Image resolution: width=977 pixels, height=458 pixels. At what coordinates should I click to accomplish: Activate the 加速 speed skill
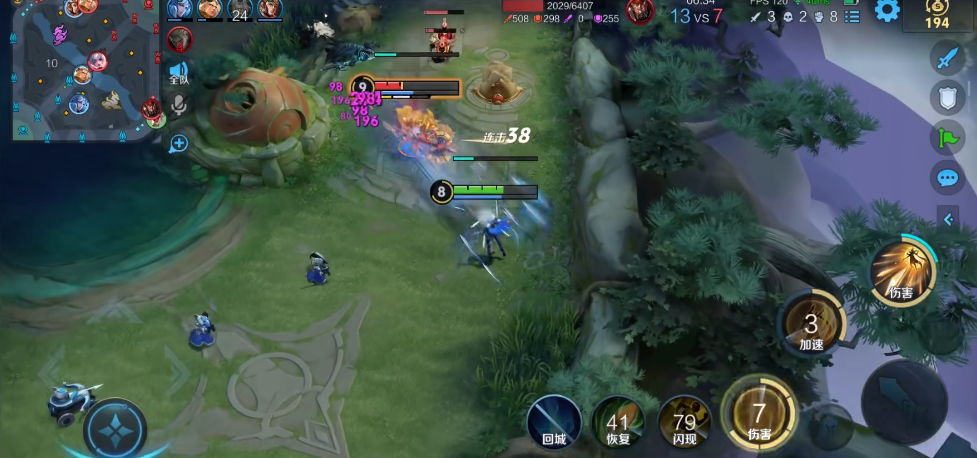[811, 324]
